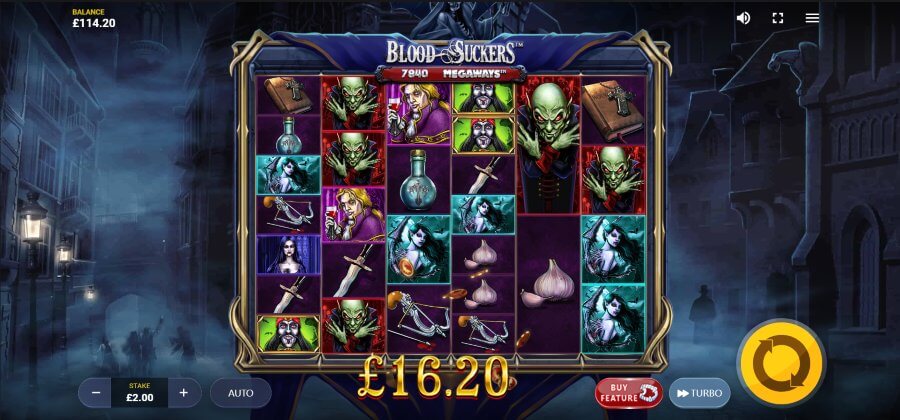Viewport: 900px width, 420px height.
Task: Open the hamburger menu
Action: (x=812, y=18)
